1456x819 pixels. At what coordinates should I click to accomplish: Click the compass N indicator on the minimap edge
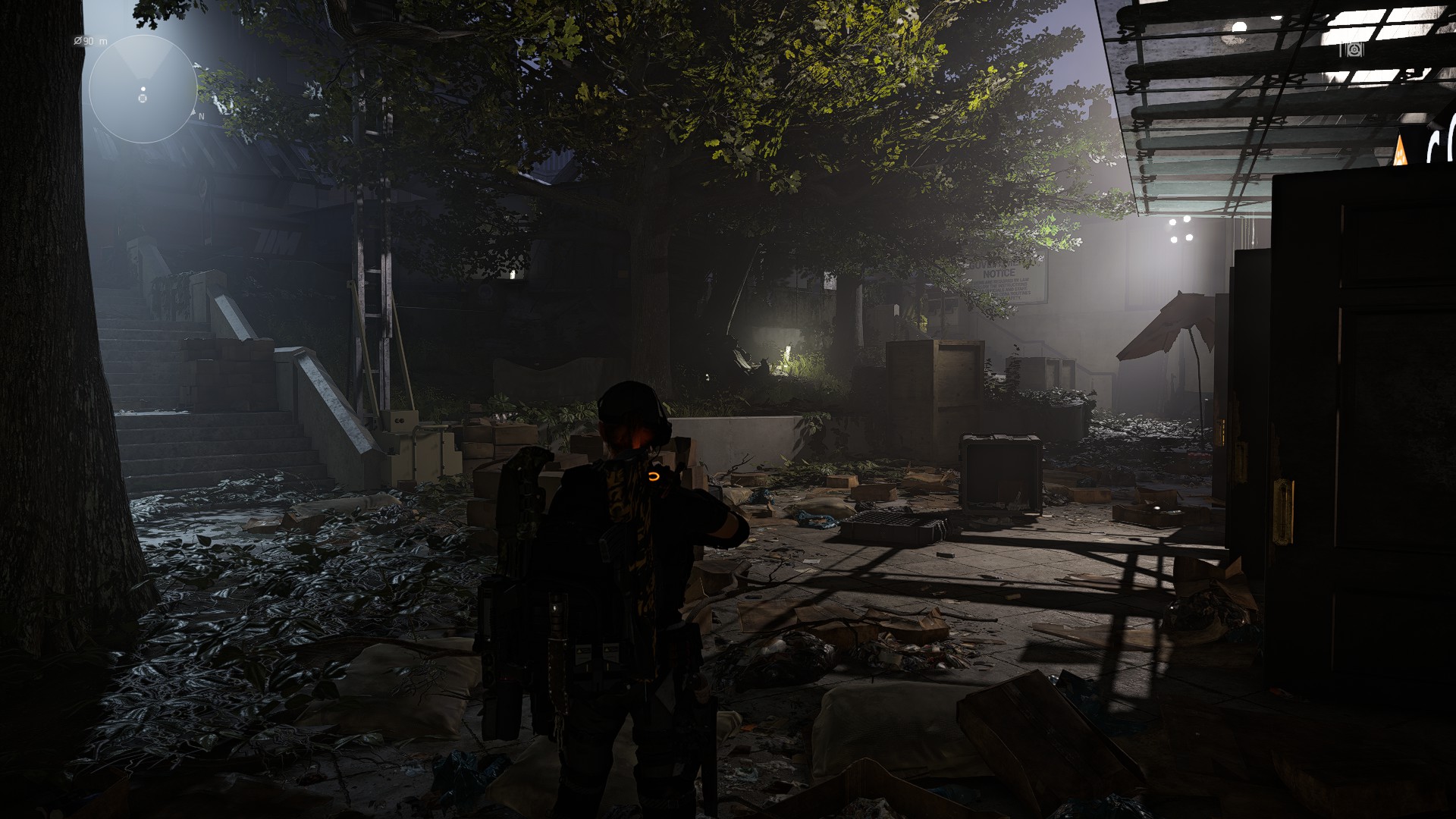point(201,115)
